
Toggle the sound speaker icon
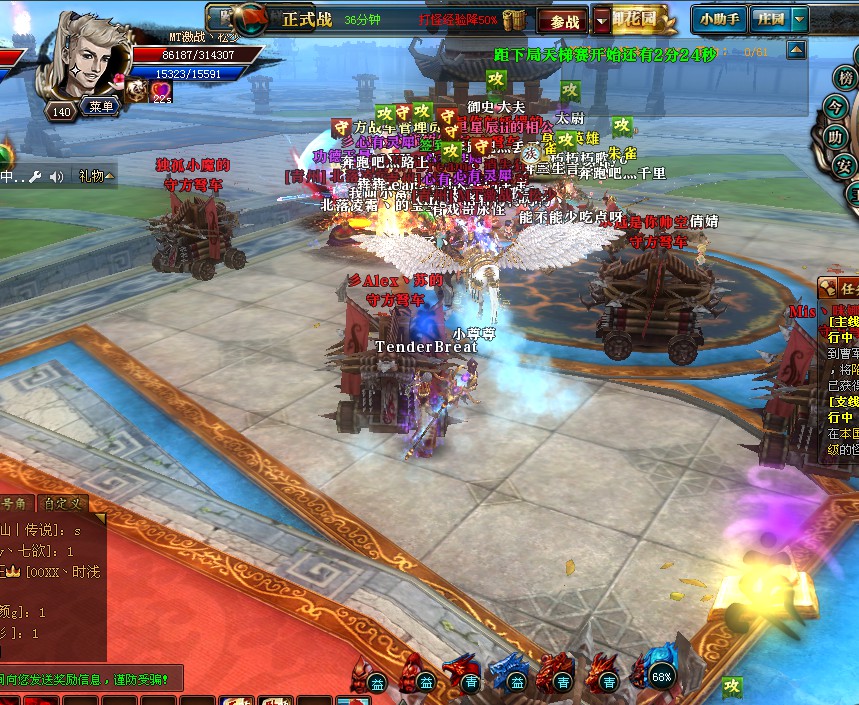point(57,176)
